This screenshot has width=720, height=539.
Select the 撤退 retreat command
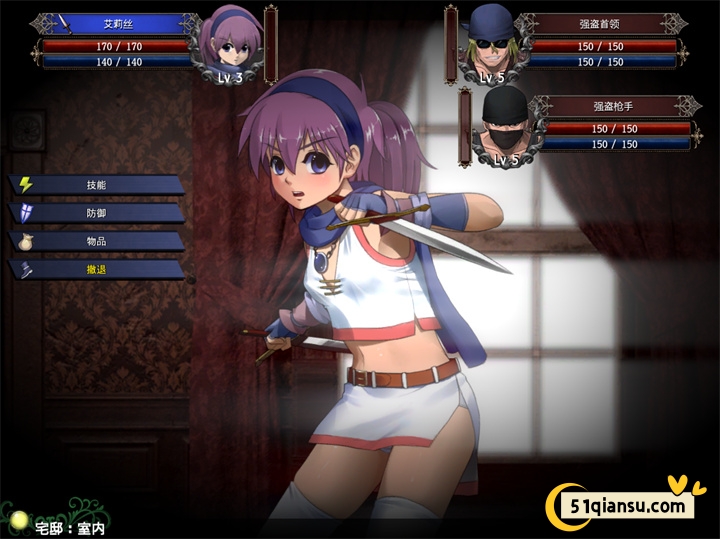[x=96, y=269]
